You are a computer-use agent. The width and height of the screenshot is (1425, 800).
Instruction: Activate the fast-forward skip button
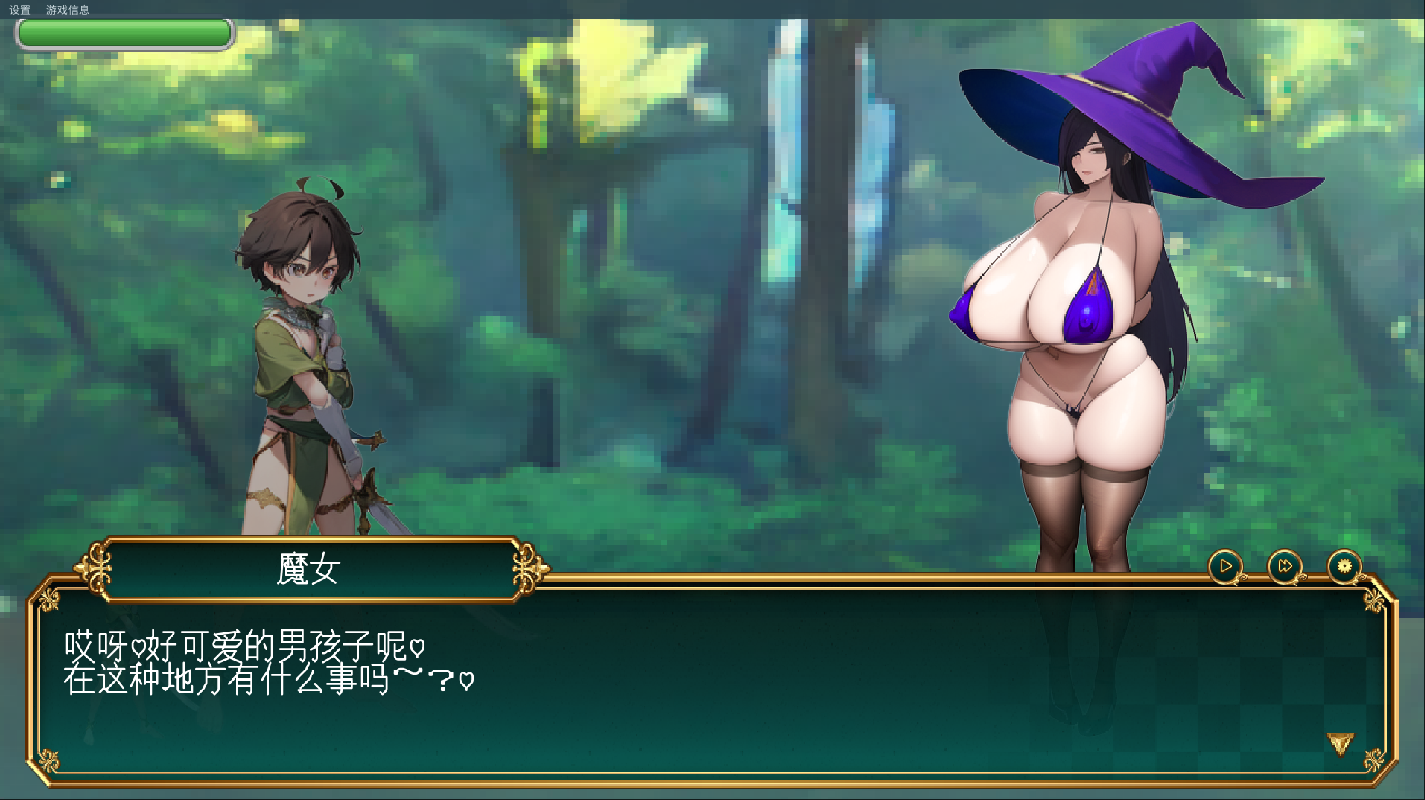click(x=1285, y=567)
